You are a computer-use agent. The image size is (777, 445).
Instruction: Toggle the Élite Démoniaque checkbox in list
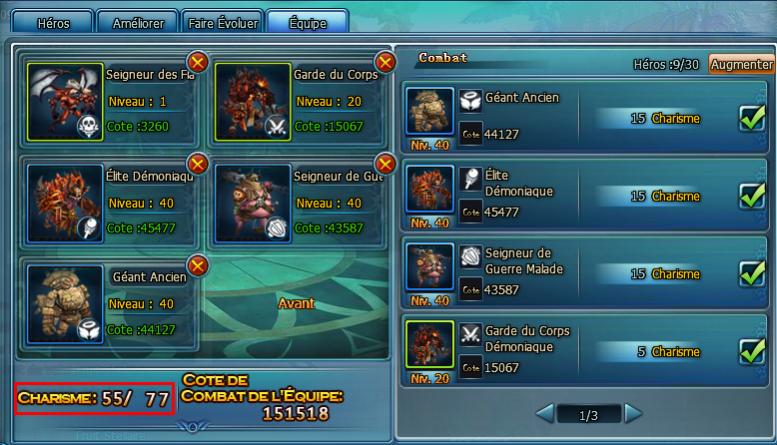(751, 196)
